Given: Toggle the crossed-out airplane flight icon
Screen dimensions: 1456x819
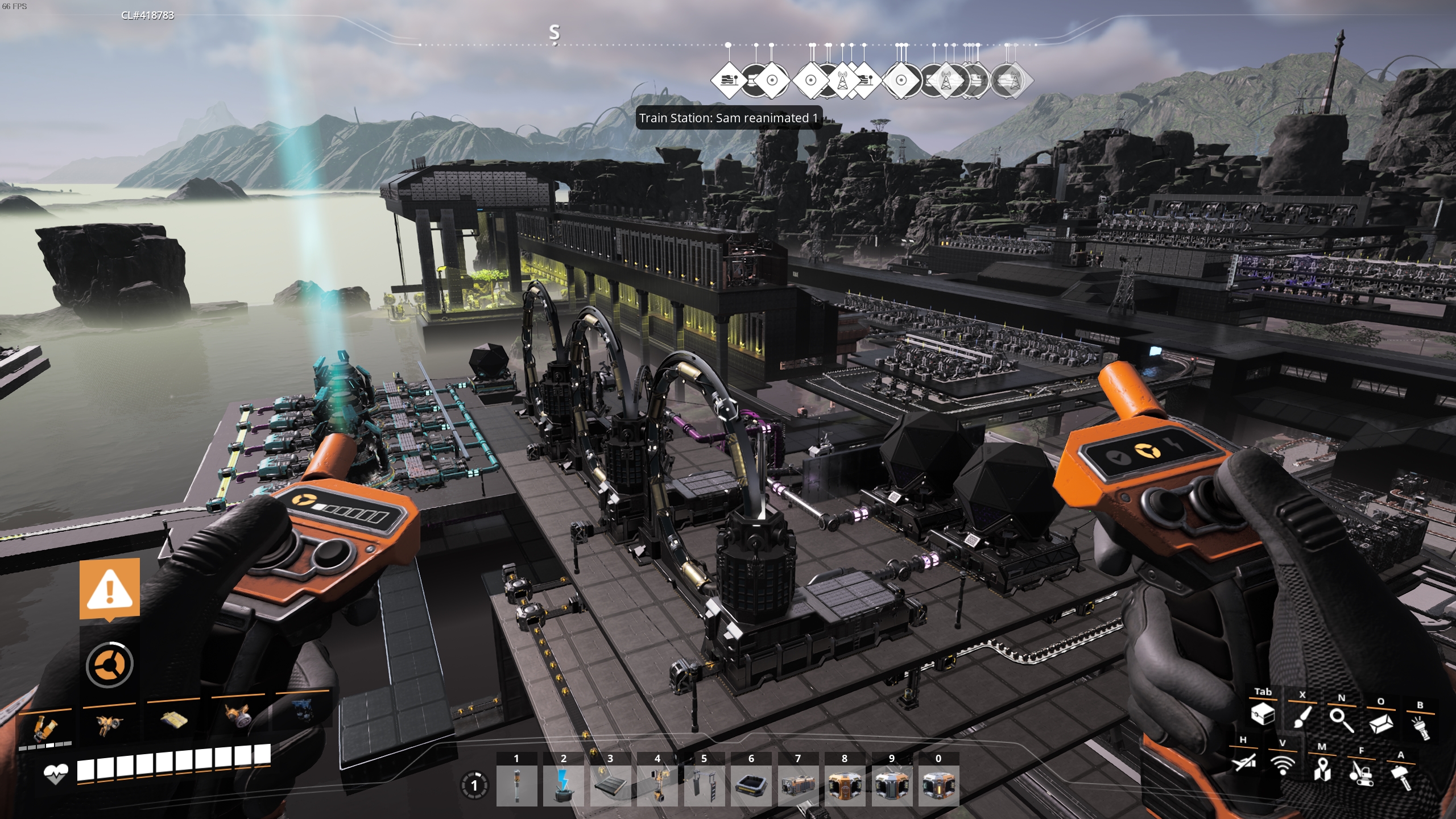Looking at the screenshot, I should (x=1243, y=762).
